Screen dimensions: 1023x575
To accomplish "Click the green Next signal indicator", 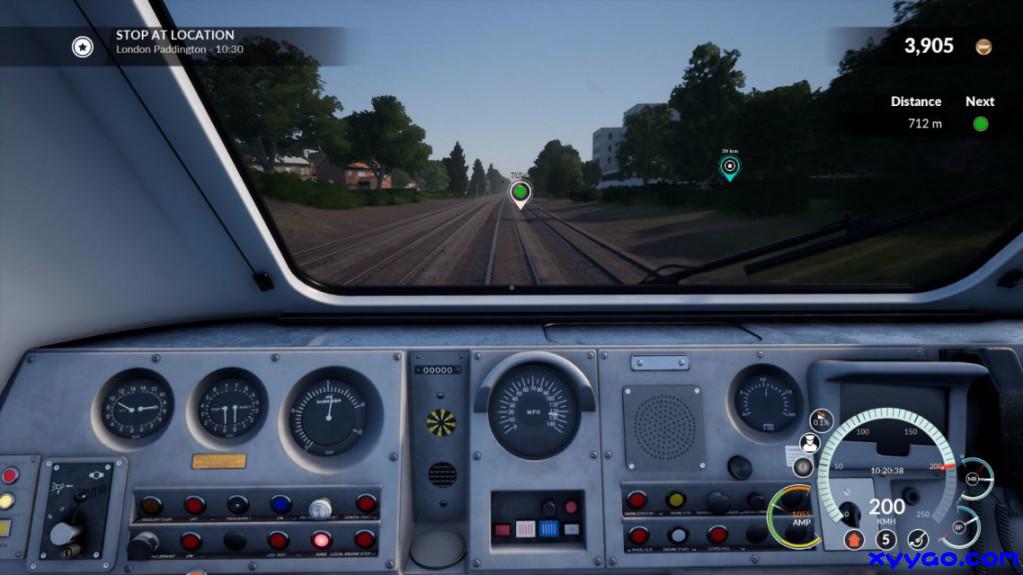I will coord(980,124).
